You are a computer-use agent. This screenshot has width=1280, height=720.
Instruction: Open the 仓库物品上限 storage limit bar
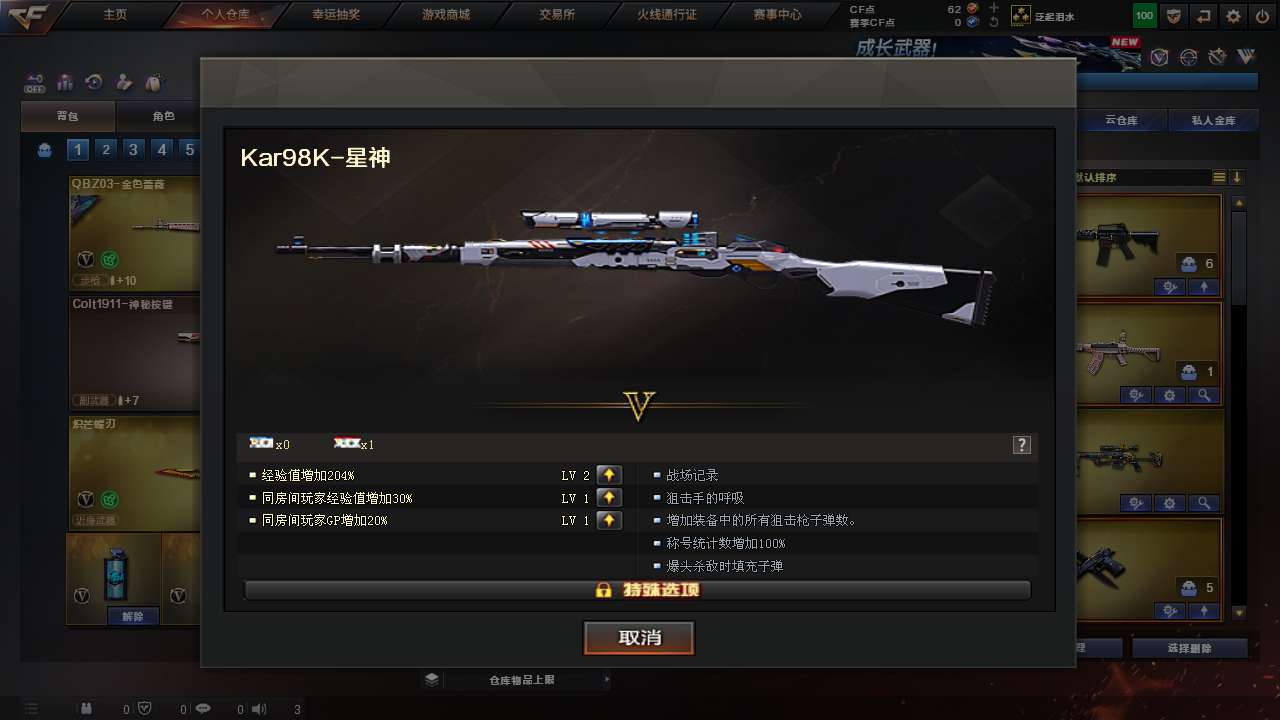(521, 680)
